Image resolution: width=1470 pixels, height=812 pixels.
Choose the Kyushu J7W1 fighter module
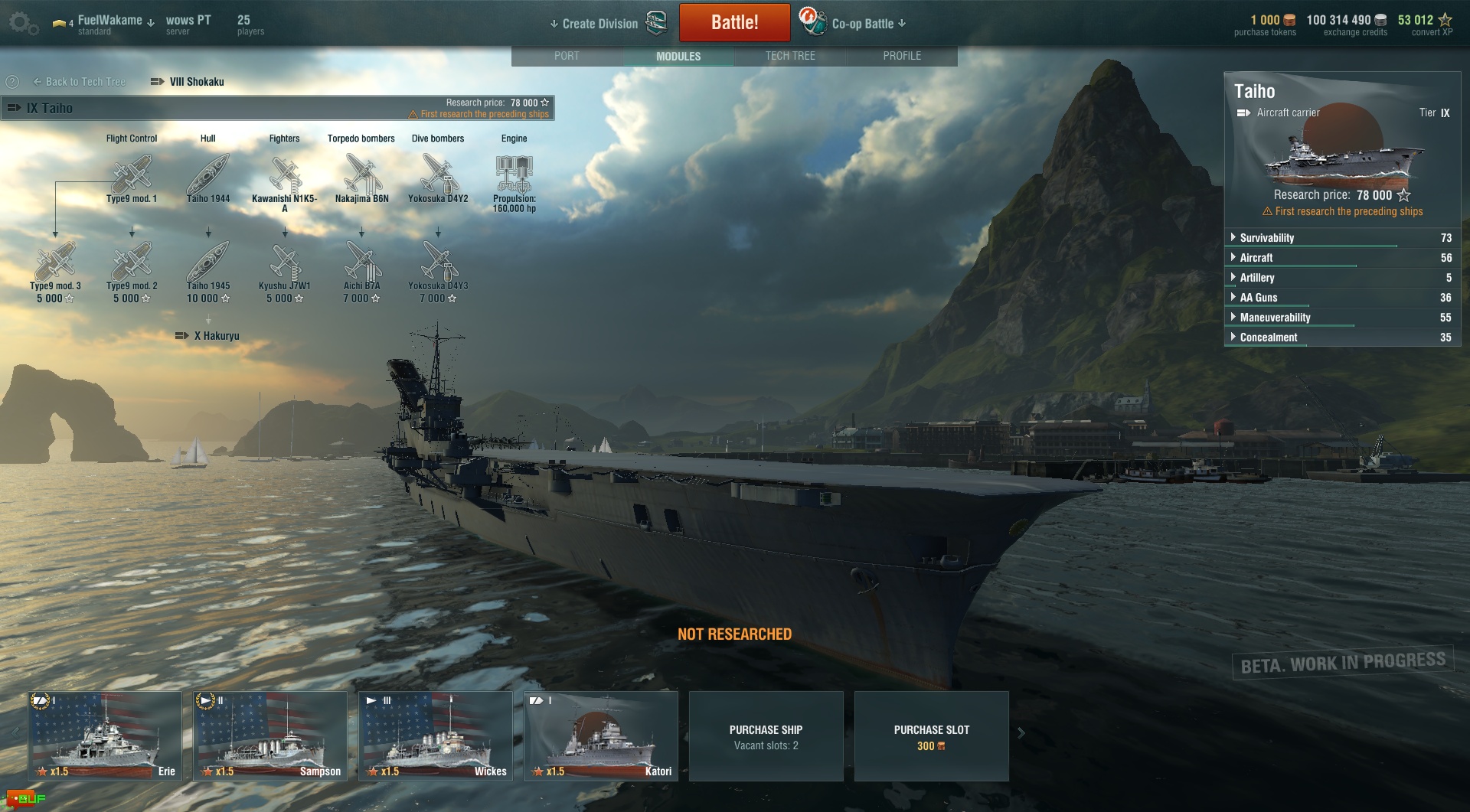pyautogui.click(x=285, y=263)
